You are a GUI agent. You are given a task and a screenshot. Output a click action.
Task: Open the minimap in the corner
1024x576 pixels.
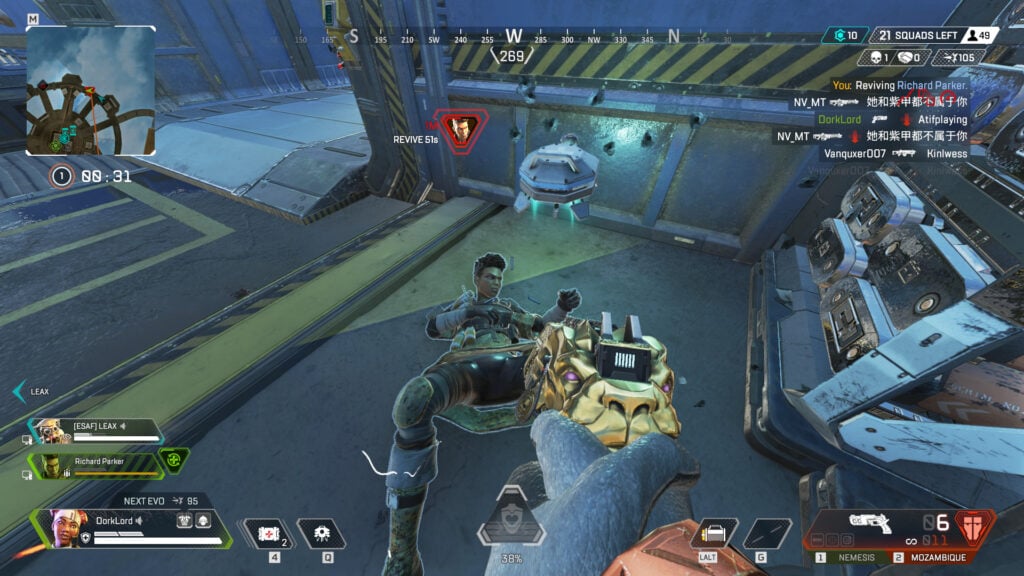[x=91, y=90]
